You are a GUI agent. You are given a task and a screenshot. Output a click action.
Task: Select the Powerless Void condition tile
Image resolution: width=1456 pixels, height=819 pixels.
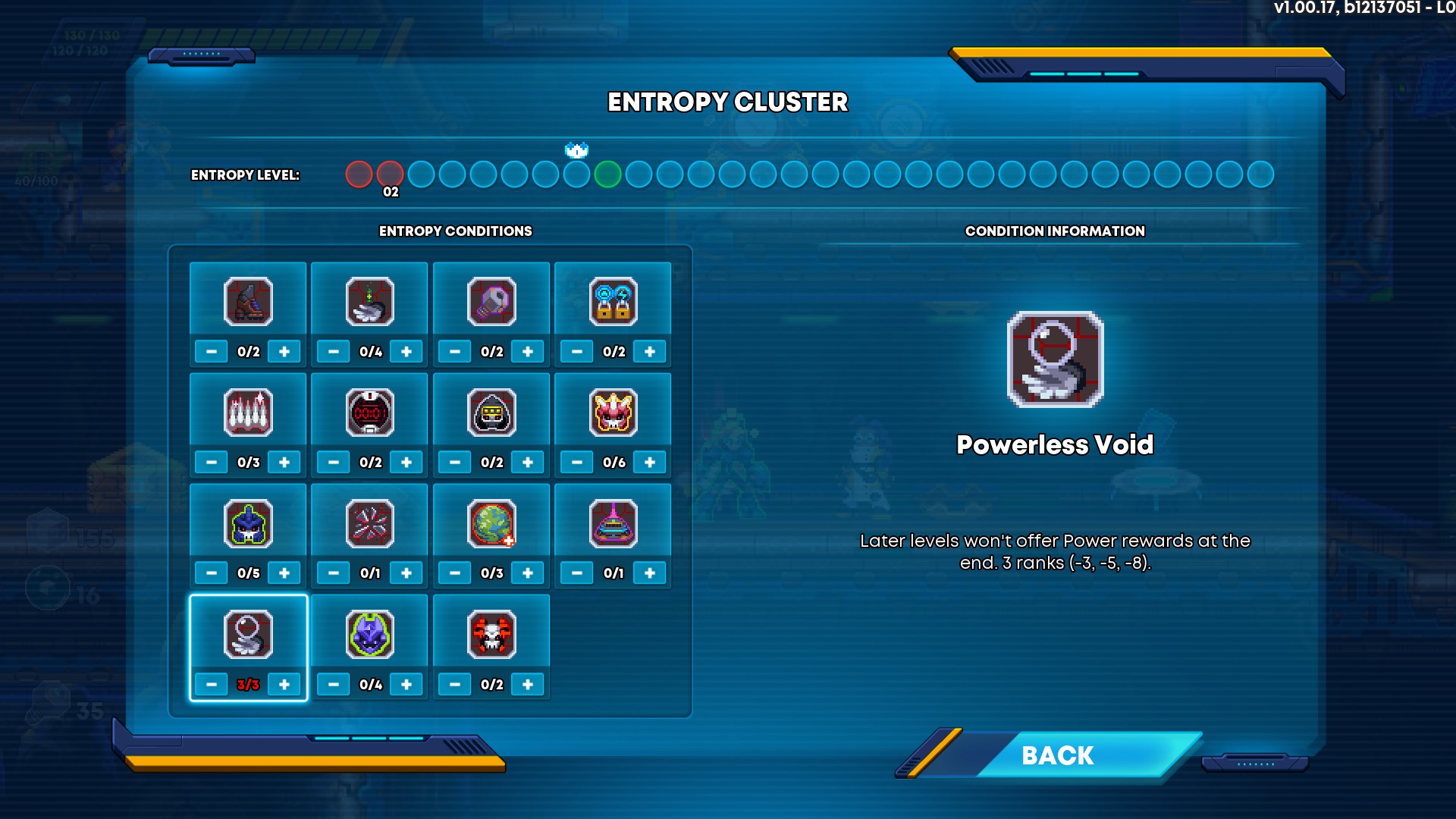248,634
